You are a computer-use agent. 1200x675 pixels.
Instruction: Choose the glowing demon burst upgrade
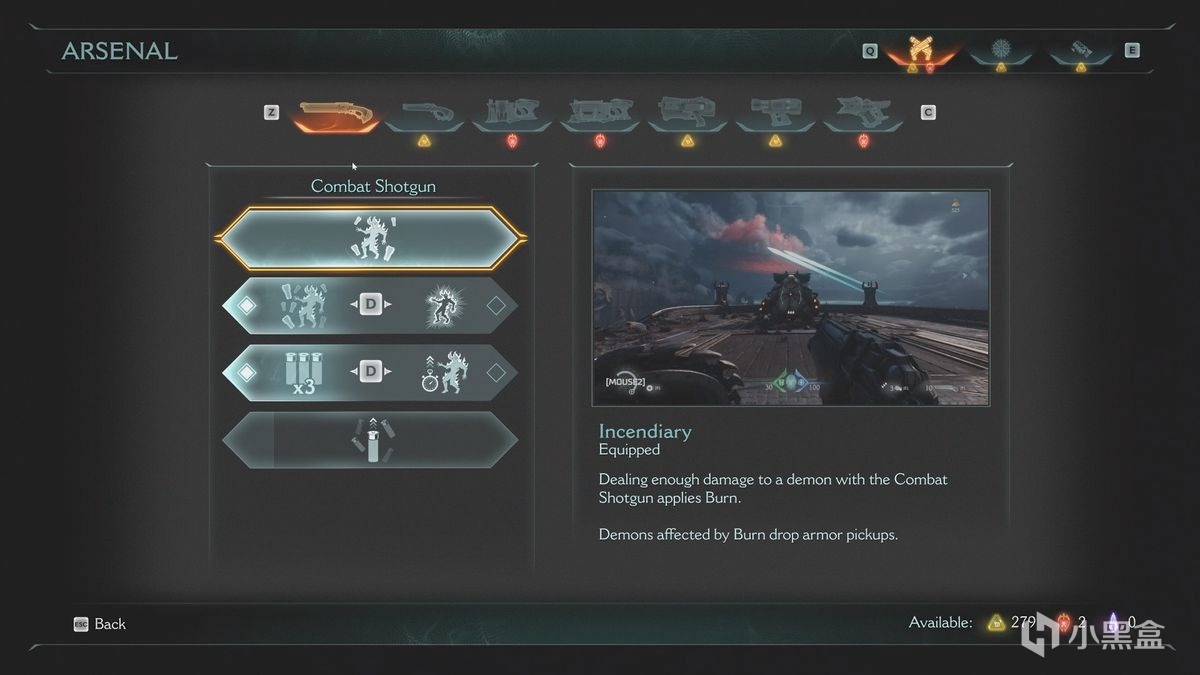[440, 306]
